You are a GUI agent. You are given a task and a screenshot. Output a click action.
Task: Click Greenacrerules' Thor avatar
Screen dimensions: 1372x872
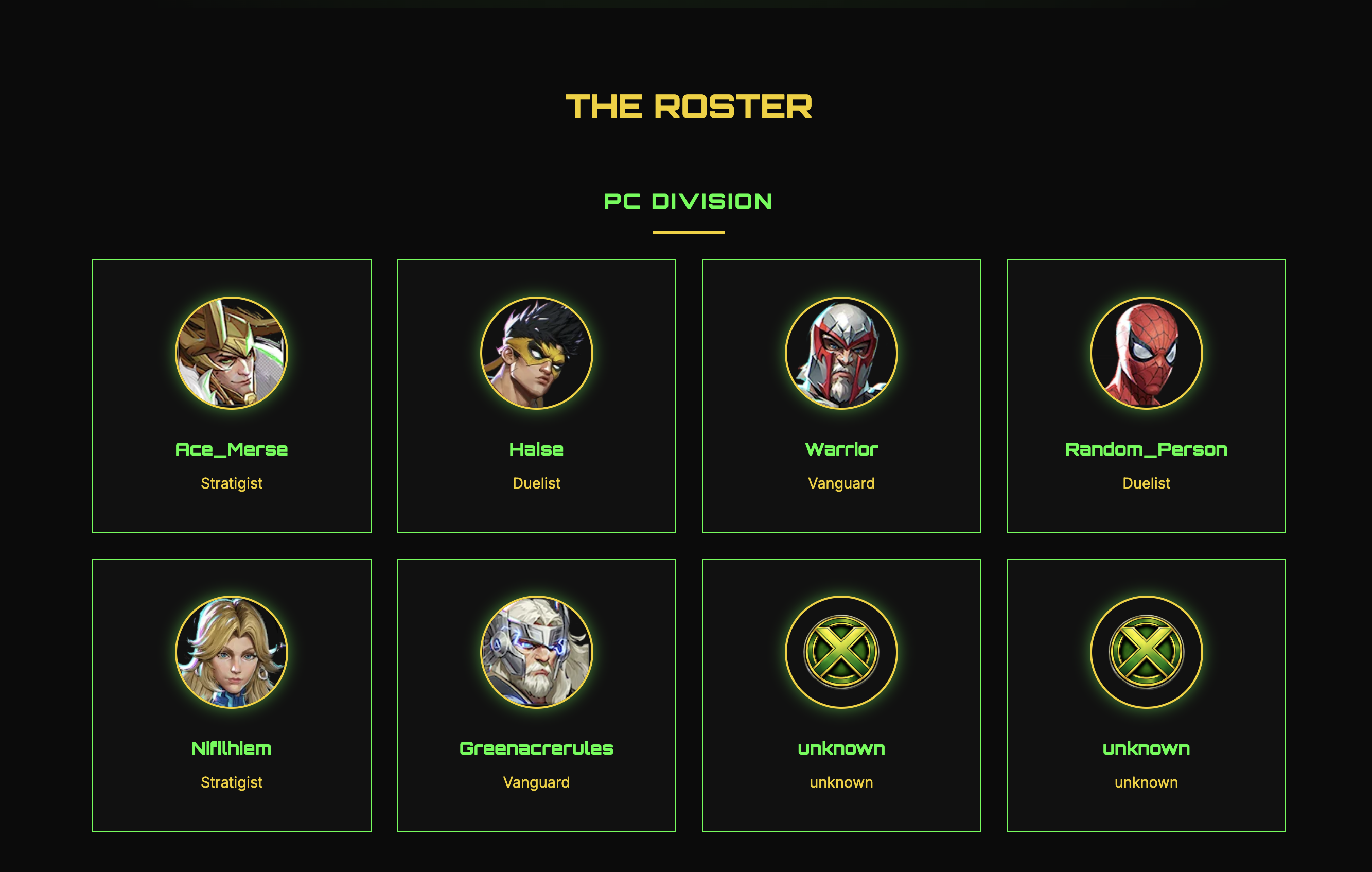[x=536, y=653]
